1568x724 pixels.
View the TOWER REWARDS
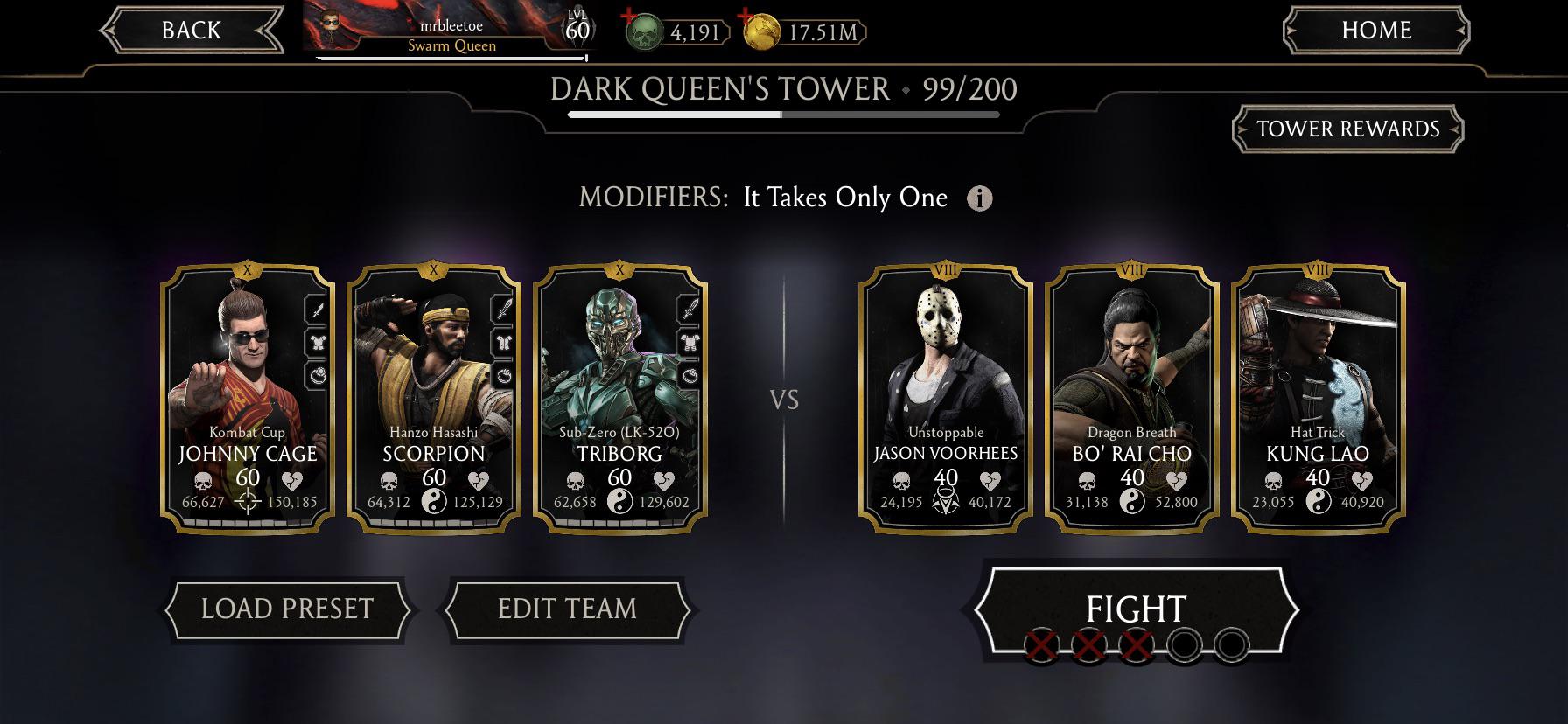[x=1347, y=129]
